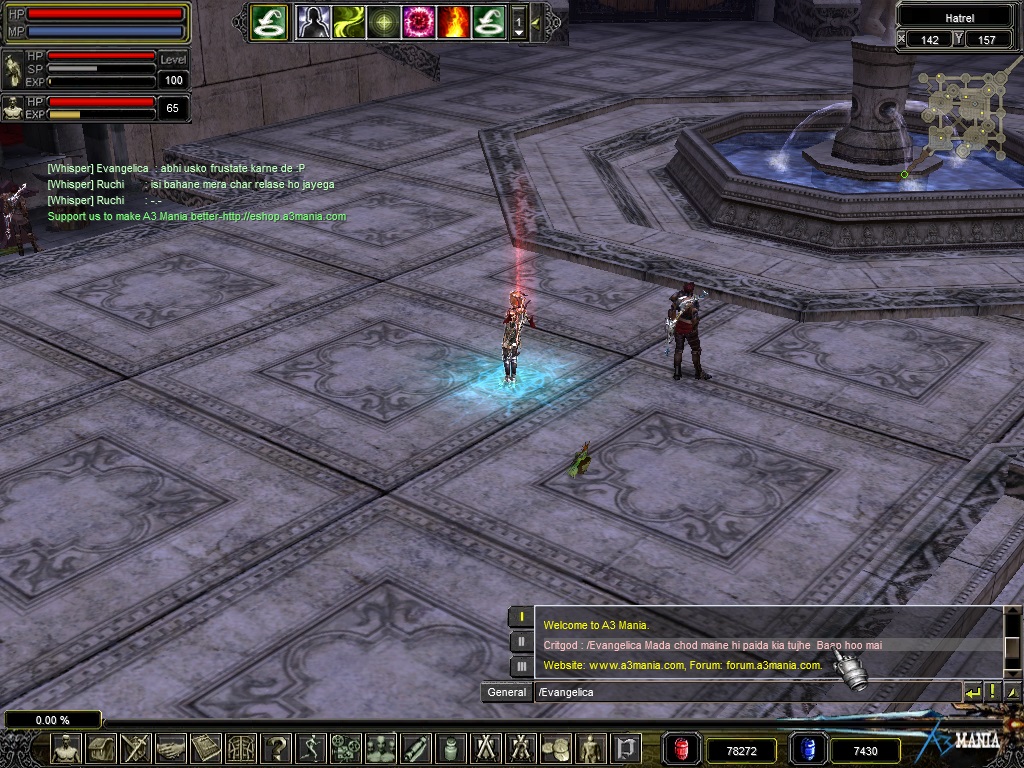The image size is (1024, 768).
Task: Switch to chat tab II
Action: click(521, 642)
